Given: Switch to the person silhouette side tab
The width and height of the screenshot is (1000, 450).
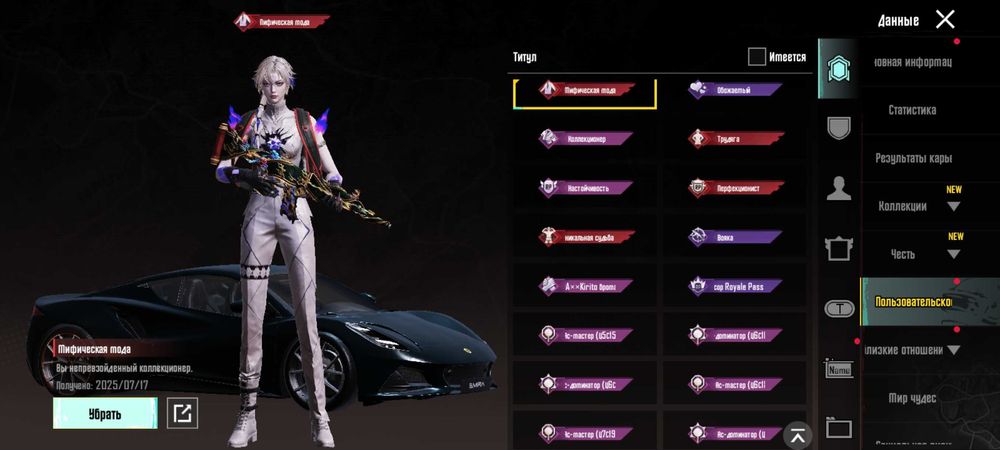Looking at the screenshot, I should coord(838,188).
